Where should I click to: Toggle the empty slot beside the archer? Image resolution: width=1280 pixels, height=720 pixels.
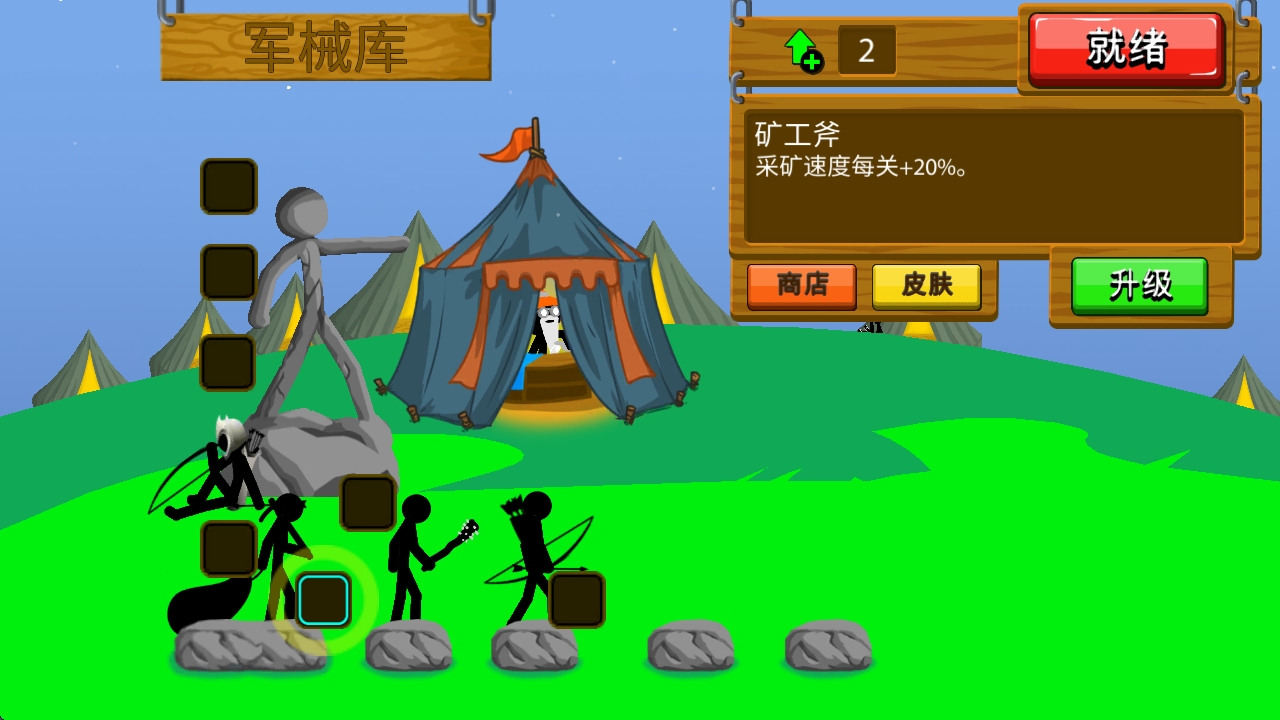[577, 600]
